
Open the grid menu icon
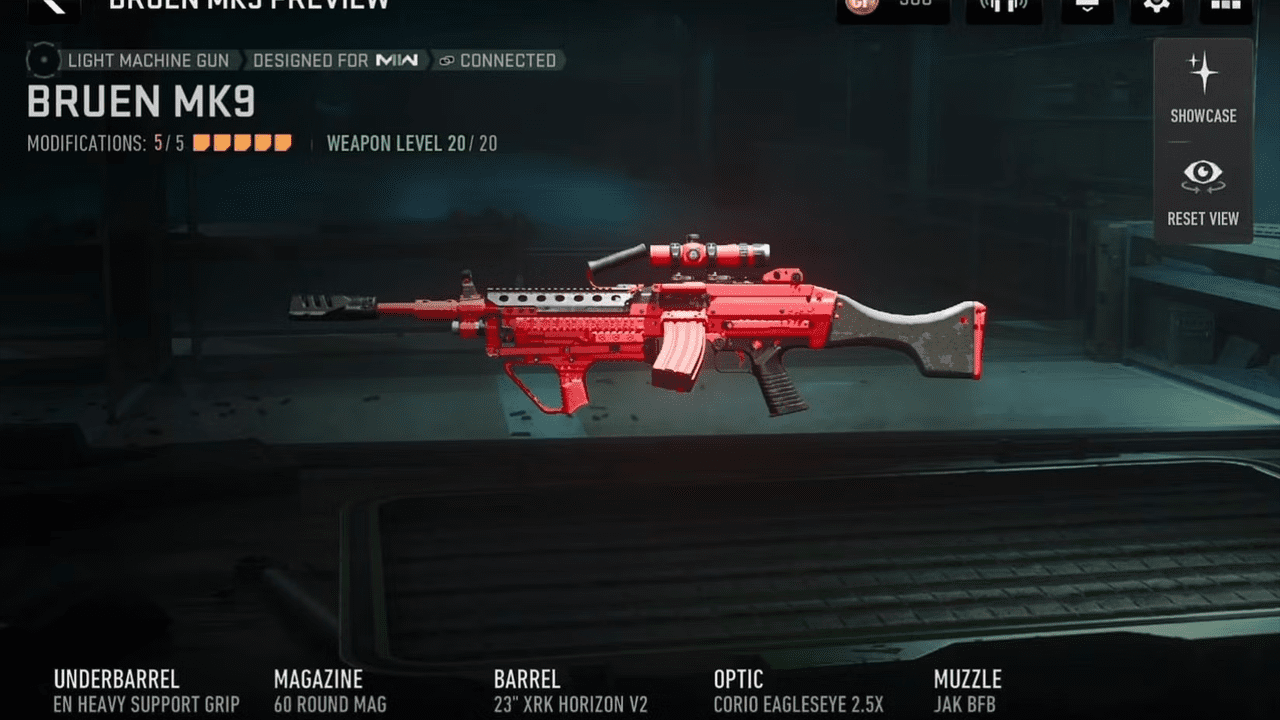point(1226,6)
